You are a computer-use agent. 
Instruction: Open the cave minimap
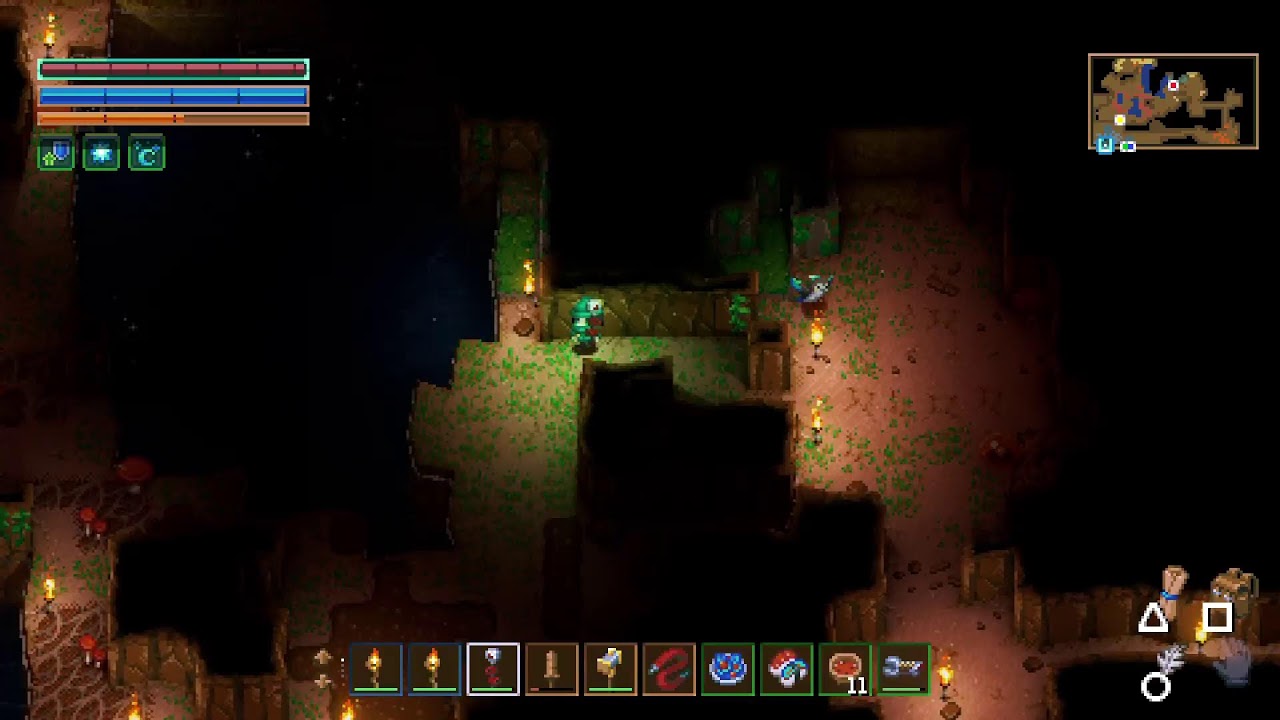click(1173, 102)
